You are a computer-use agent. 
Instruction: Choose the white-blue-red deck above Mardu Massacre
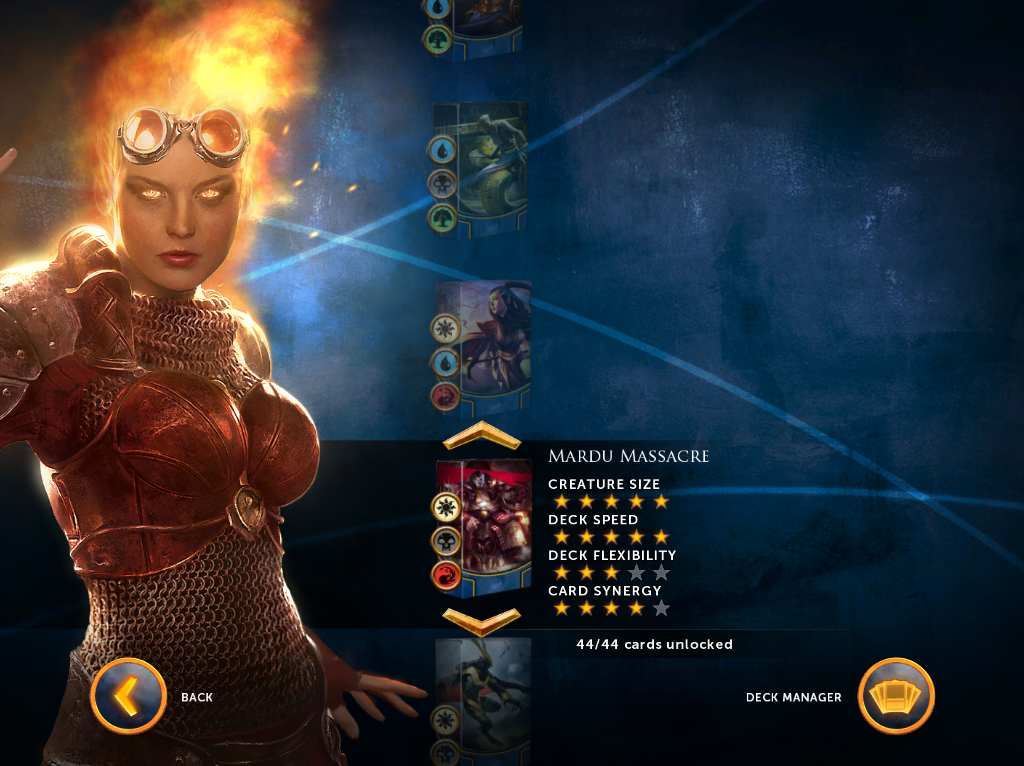tap(482, 346)
